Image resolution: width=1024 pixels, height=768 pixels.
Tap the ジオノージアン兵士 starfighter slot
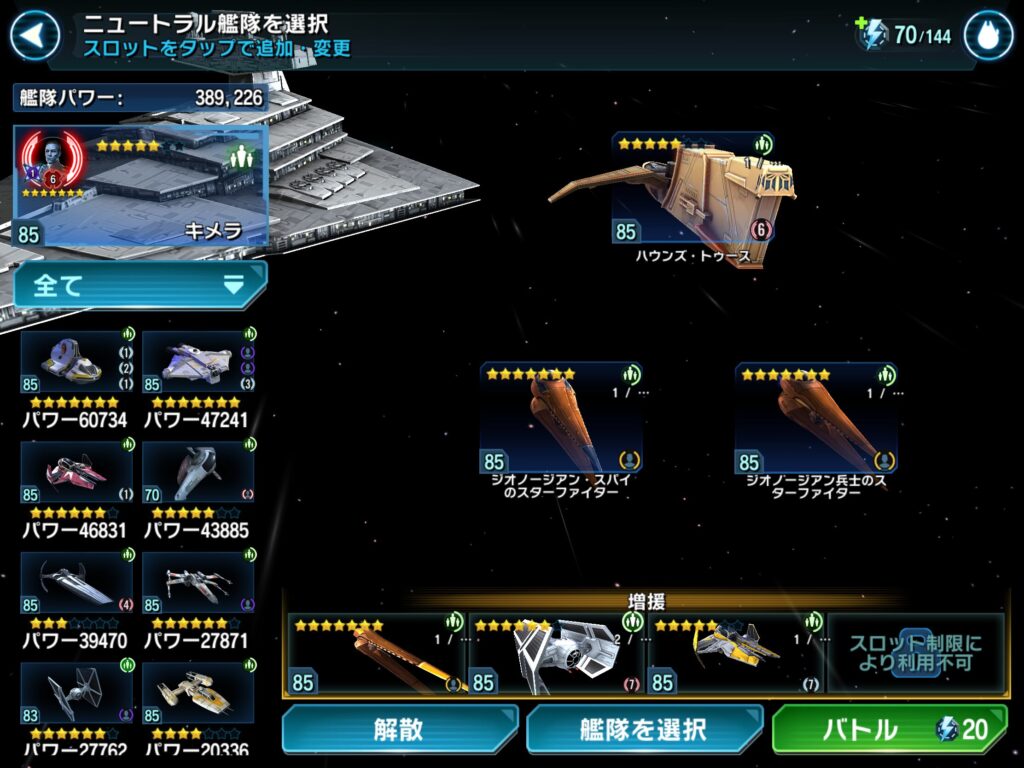(816, 420)
